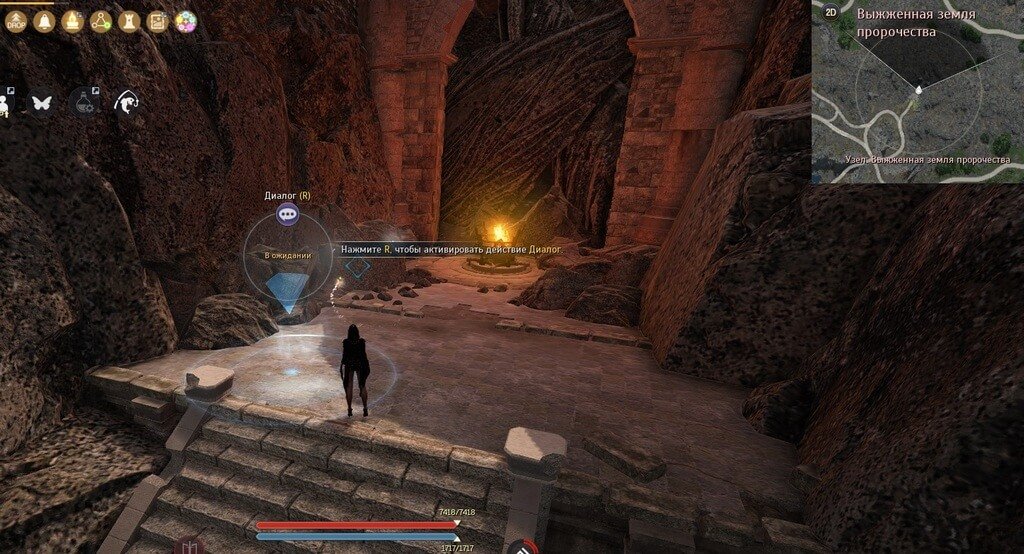Select the triangle node network icon
This screenshot has height=554, width=1024.
click(101, 21)
